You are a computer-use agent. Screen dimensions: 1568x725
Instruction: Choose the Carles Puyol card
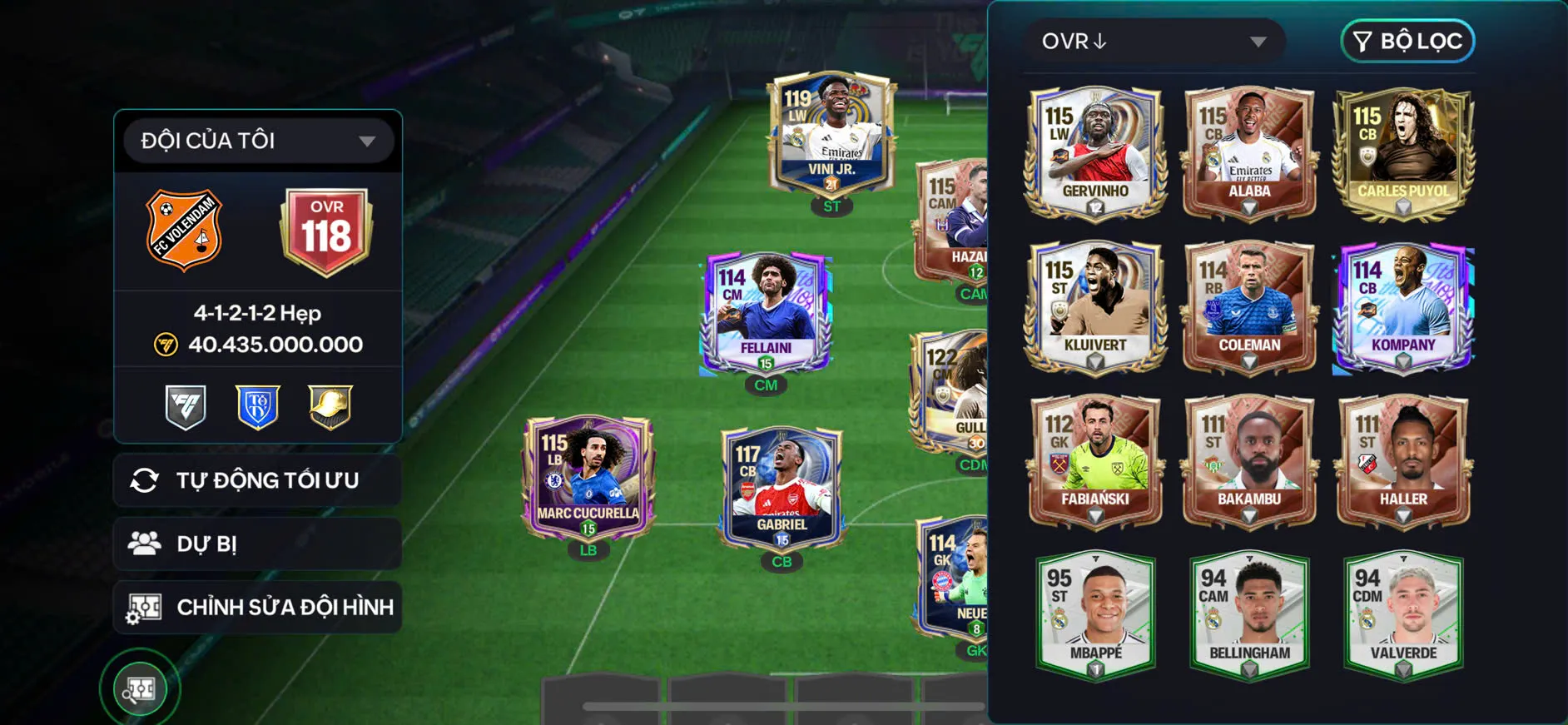tap(1403, 152)
